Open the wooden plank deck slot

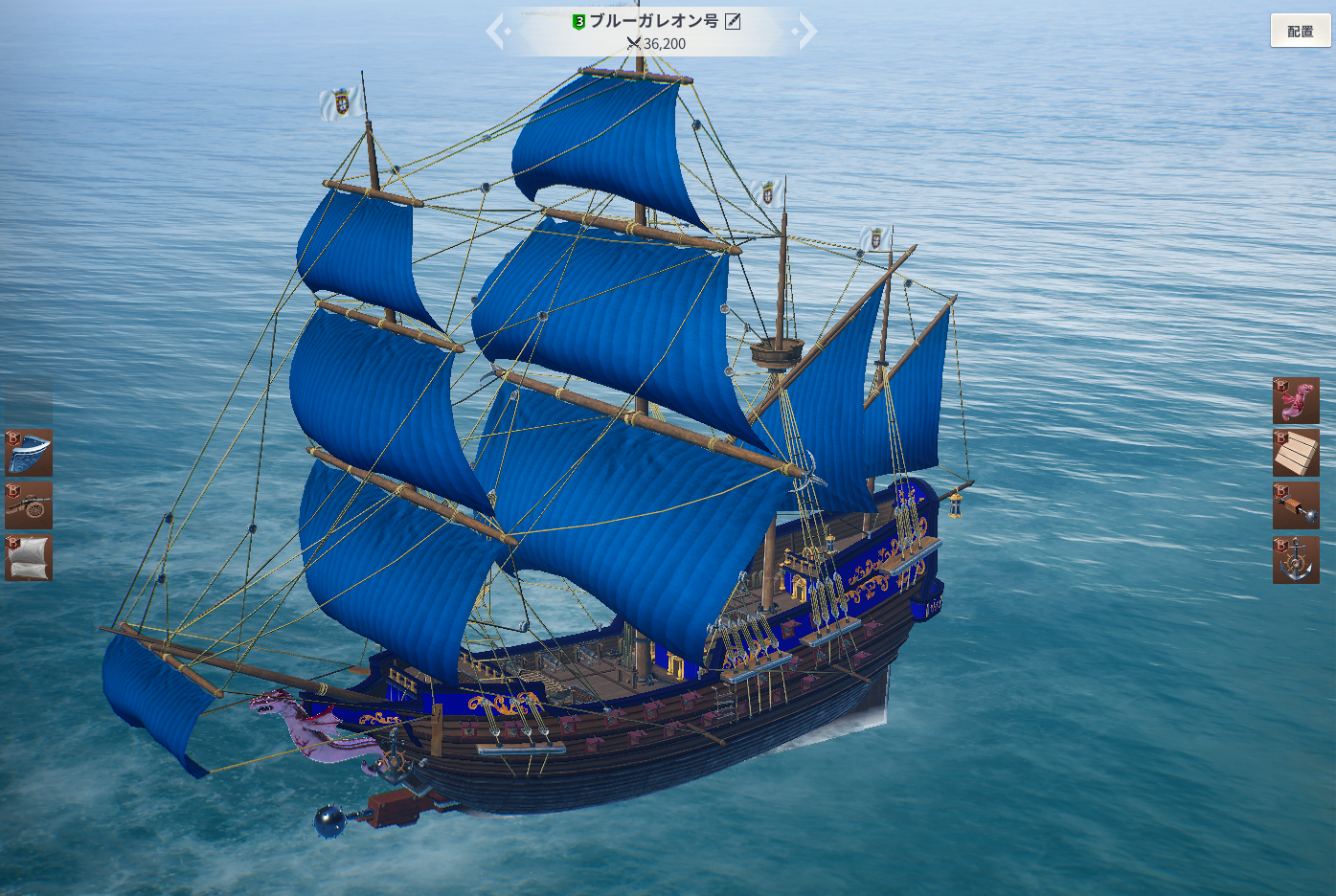(x=1296, y=453)
